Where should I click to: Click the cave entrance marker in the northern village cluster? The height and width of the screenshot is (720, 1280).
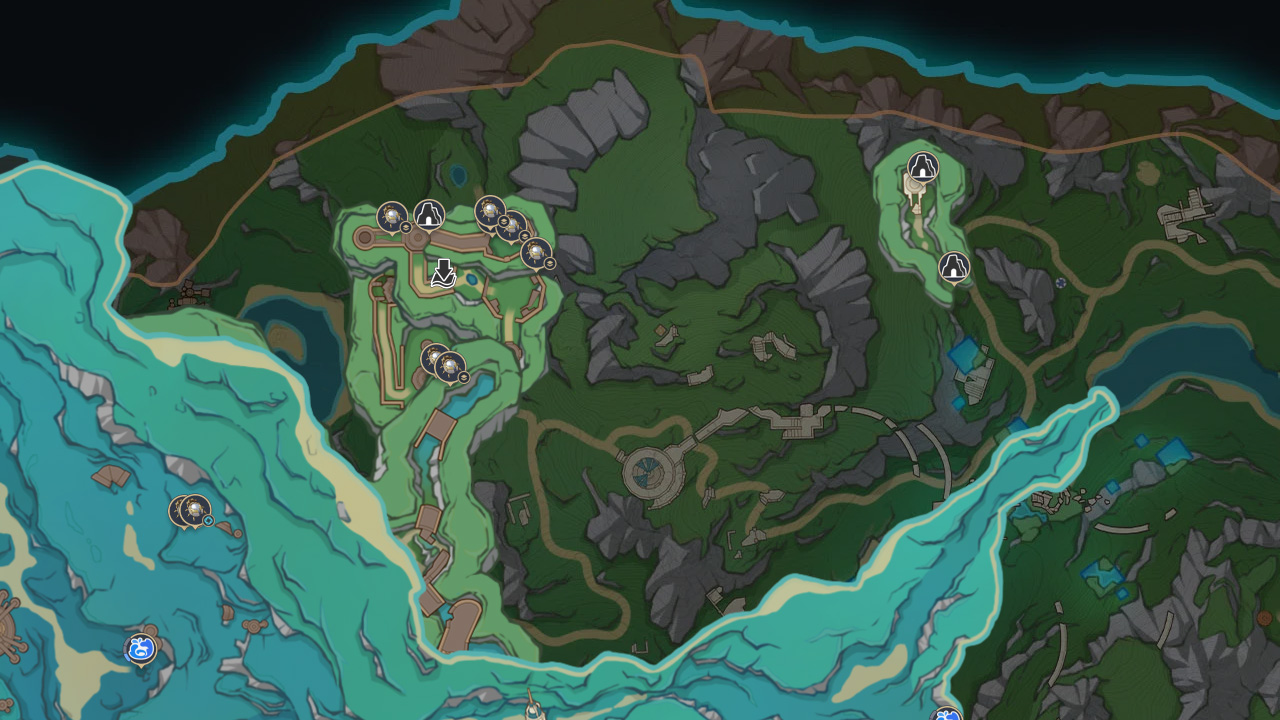[428, 214]
